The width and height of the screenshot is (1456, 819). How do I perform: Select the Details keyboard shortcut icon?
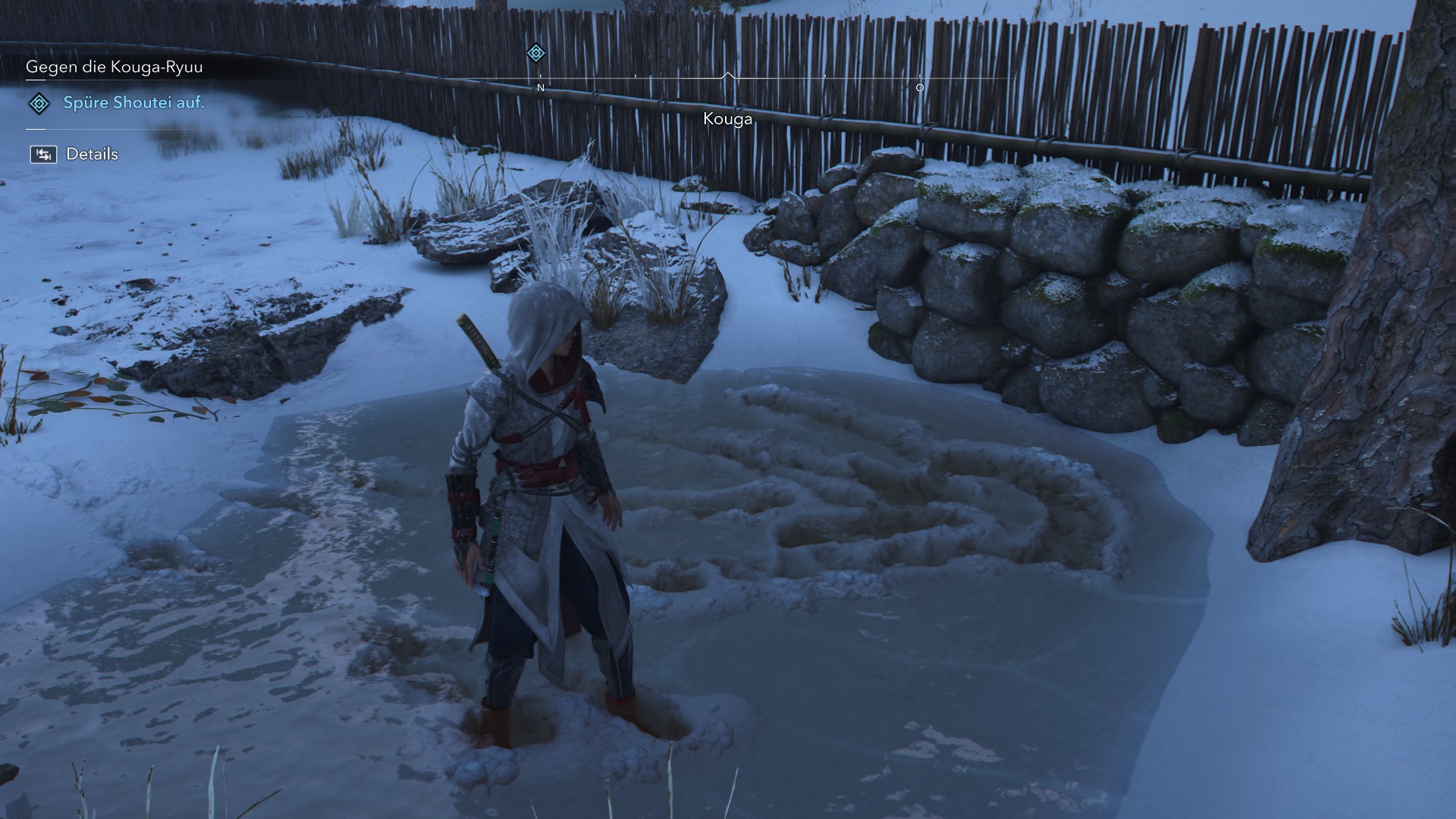click(x=43, y=153)
